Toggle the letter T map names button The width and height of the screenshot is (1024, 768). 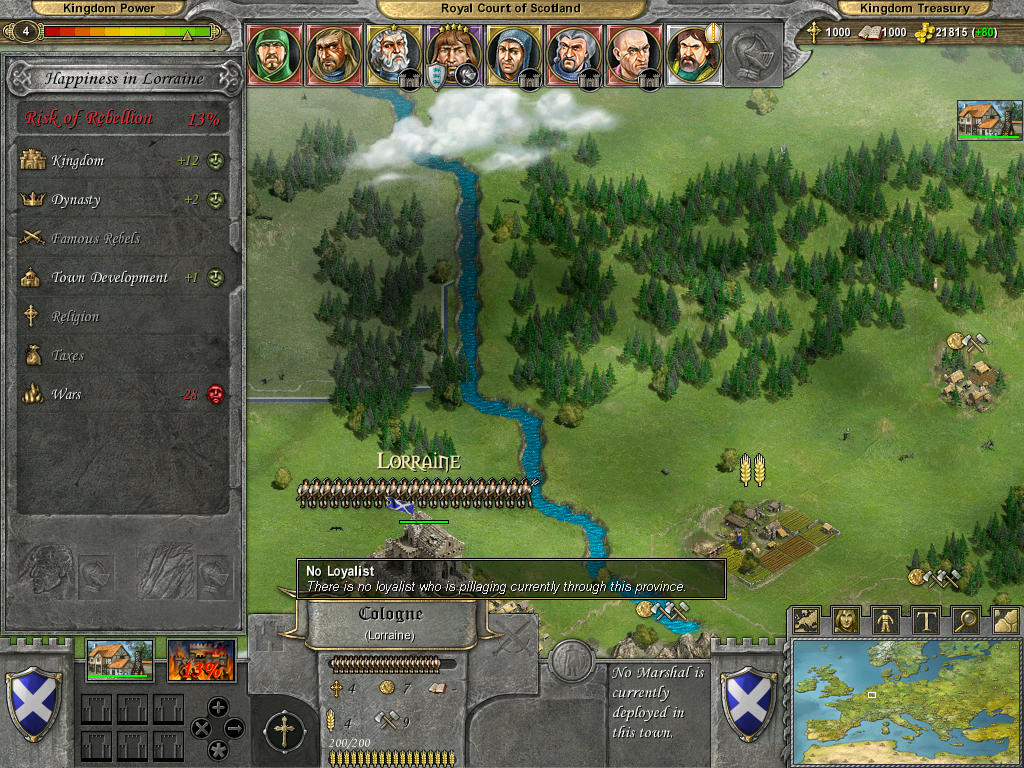pos(925,620)
